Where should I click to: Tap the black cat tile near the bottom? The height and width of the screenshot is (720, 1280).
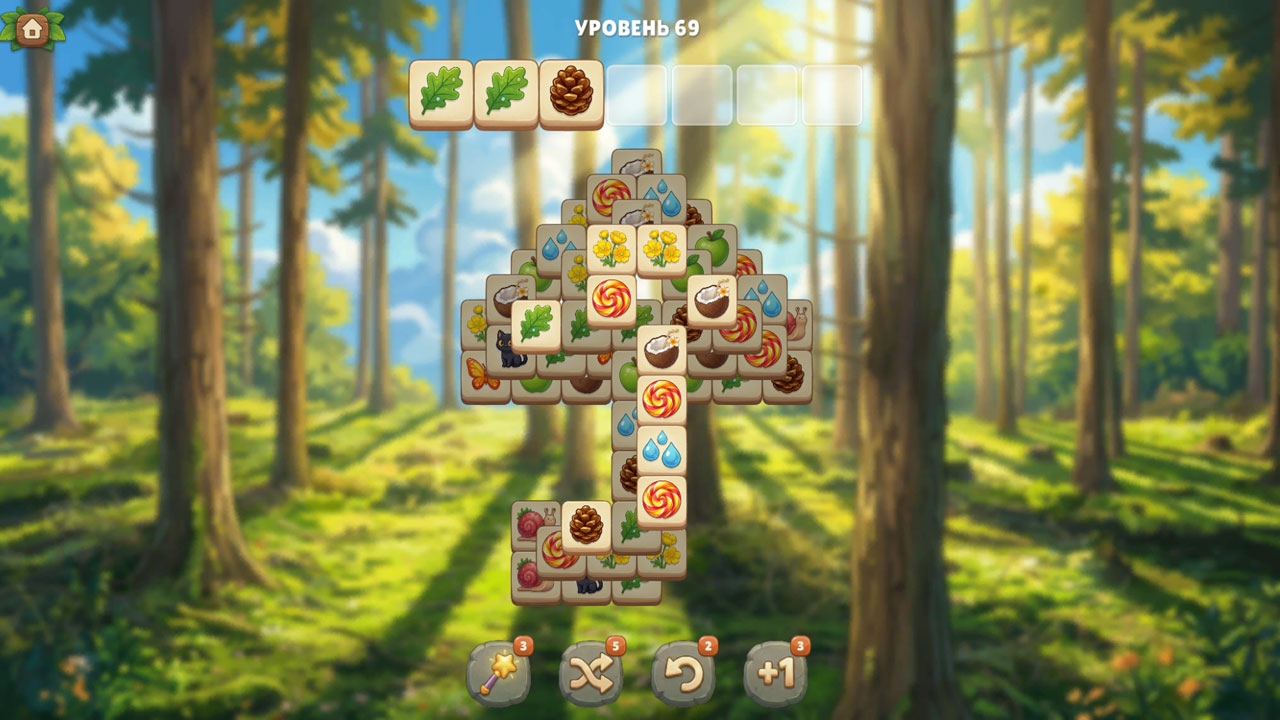(x=586, y=589)
